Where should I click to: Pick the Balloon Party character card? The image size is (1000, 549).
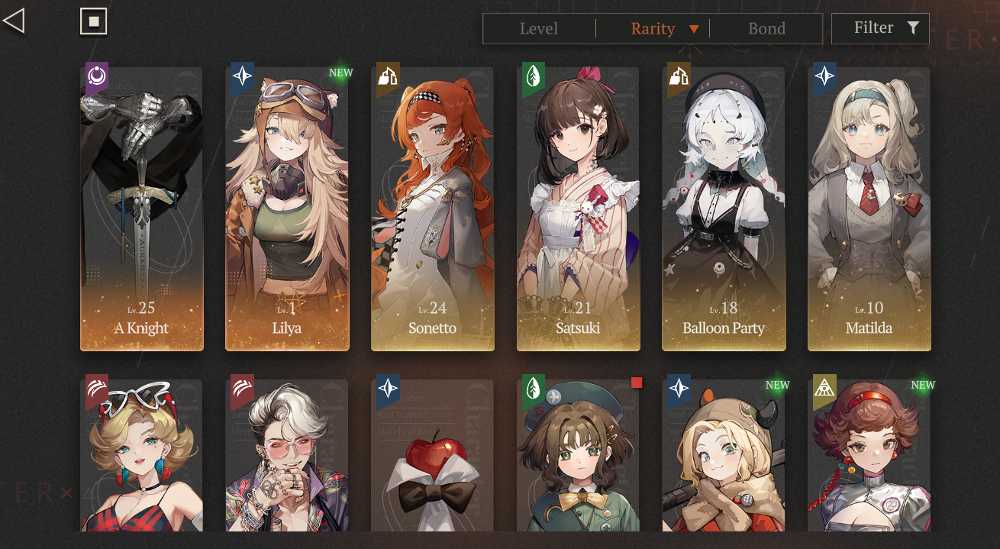[724, 209]
